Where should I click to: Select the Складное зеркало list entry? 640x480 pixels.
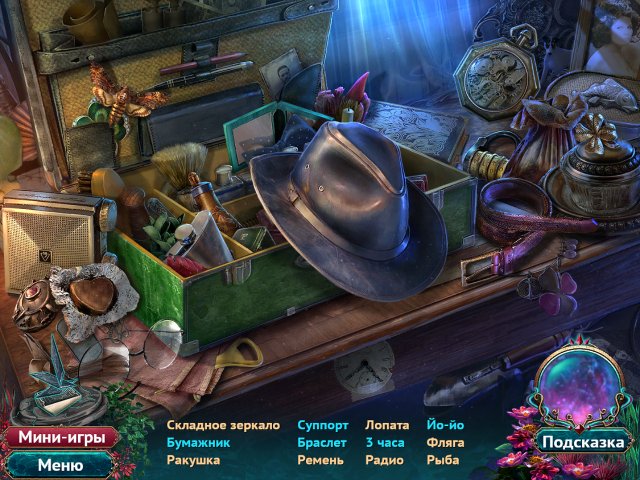tap(225, 424)
